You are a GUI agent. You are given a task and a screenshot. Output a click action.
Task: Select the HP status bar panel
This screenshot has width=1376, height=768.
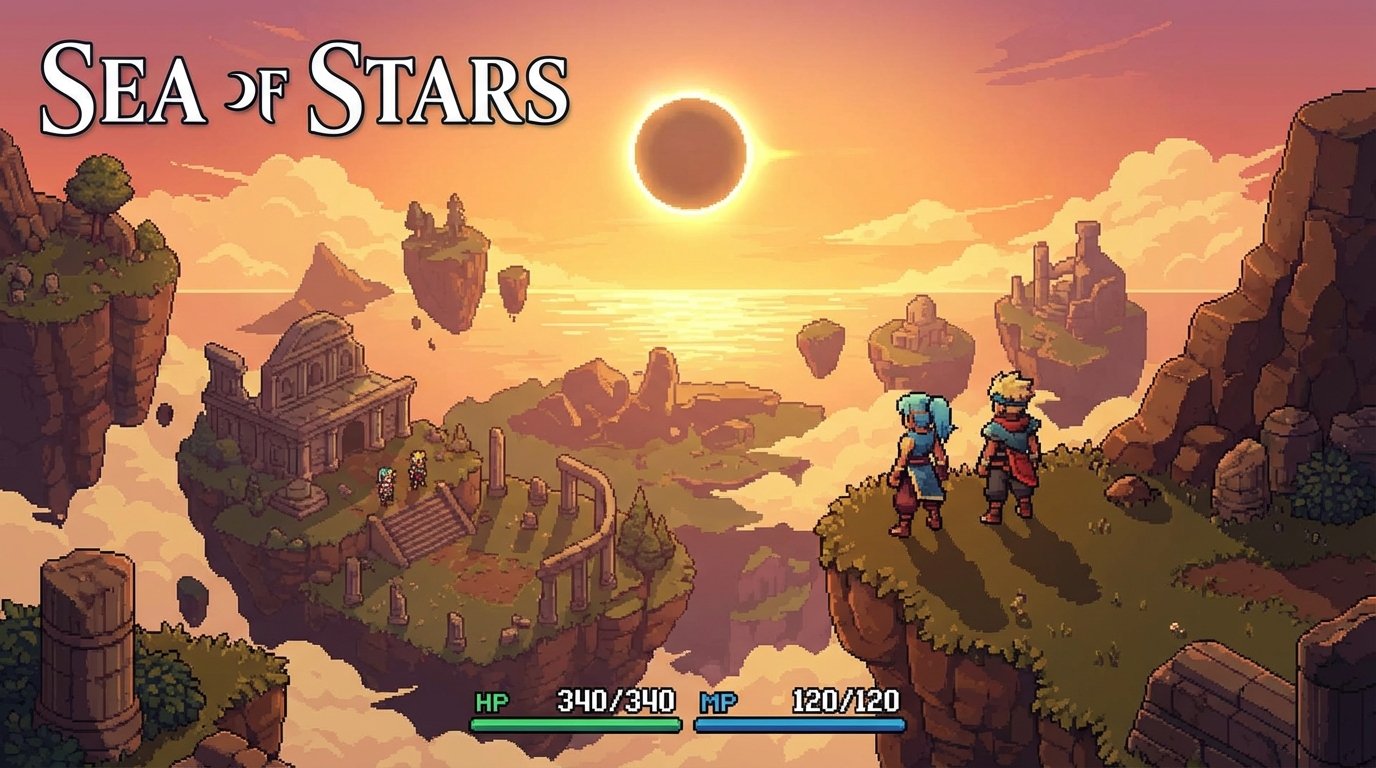click(560, 710)
